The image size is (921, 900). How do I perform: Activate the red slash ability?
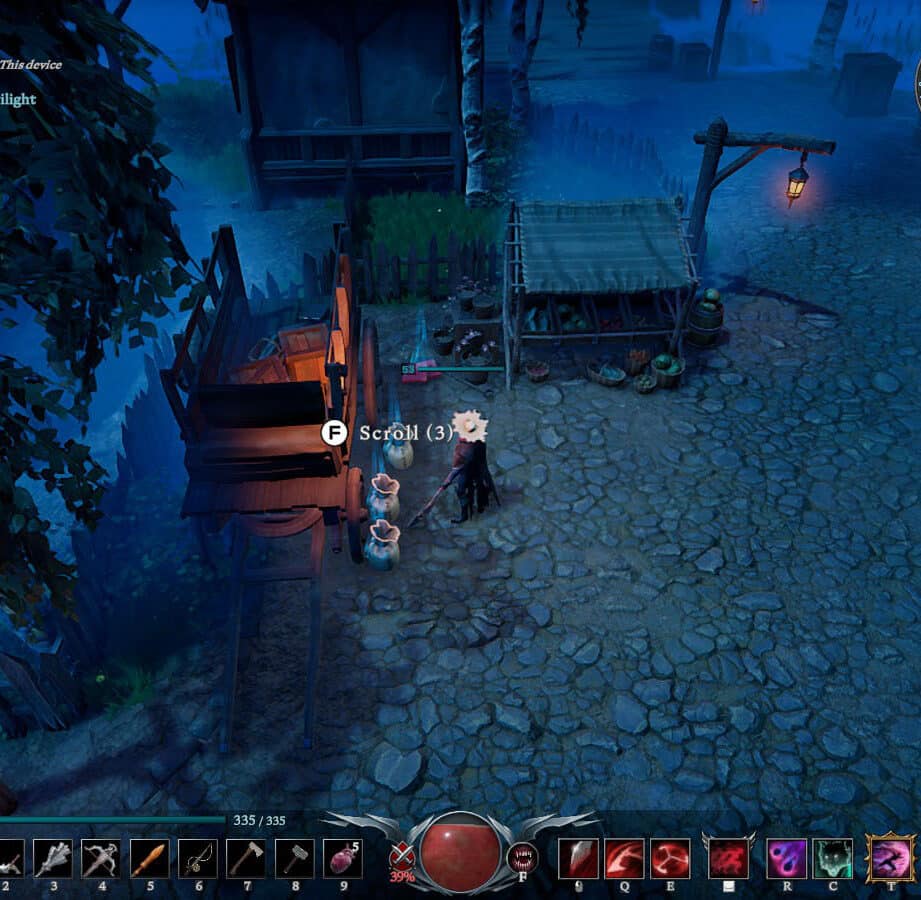tap(624, 858)
